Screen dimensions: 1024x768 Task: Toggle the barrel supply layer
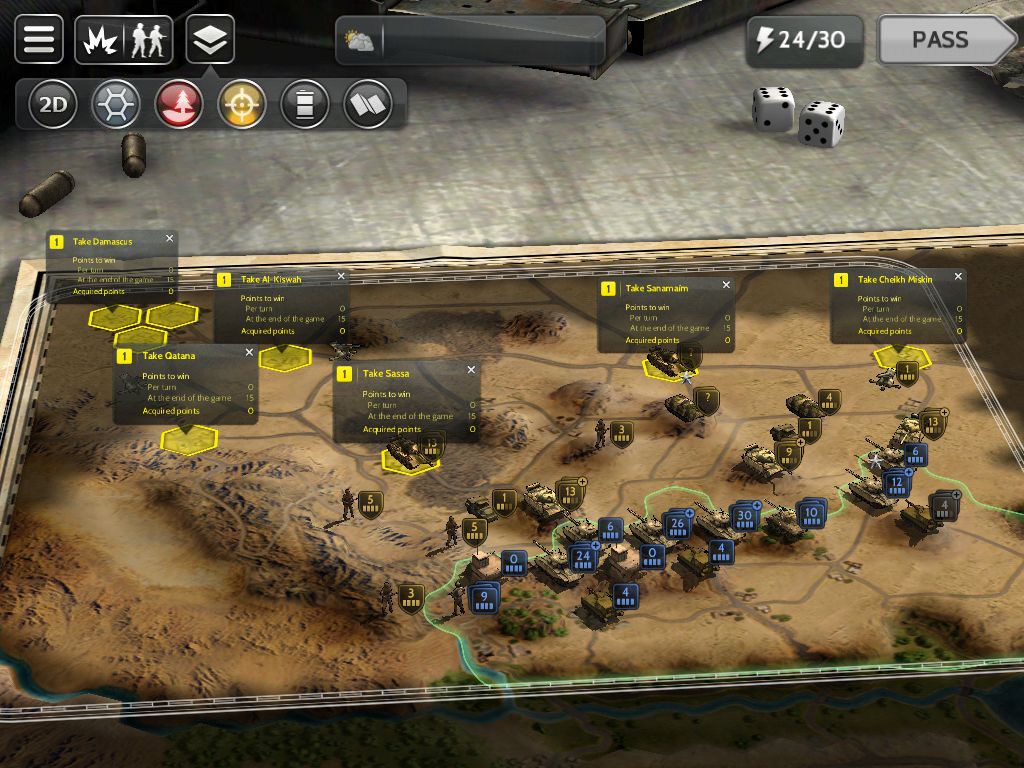coord(305,104)
